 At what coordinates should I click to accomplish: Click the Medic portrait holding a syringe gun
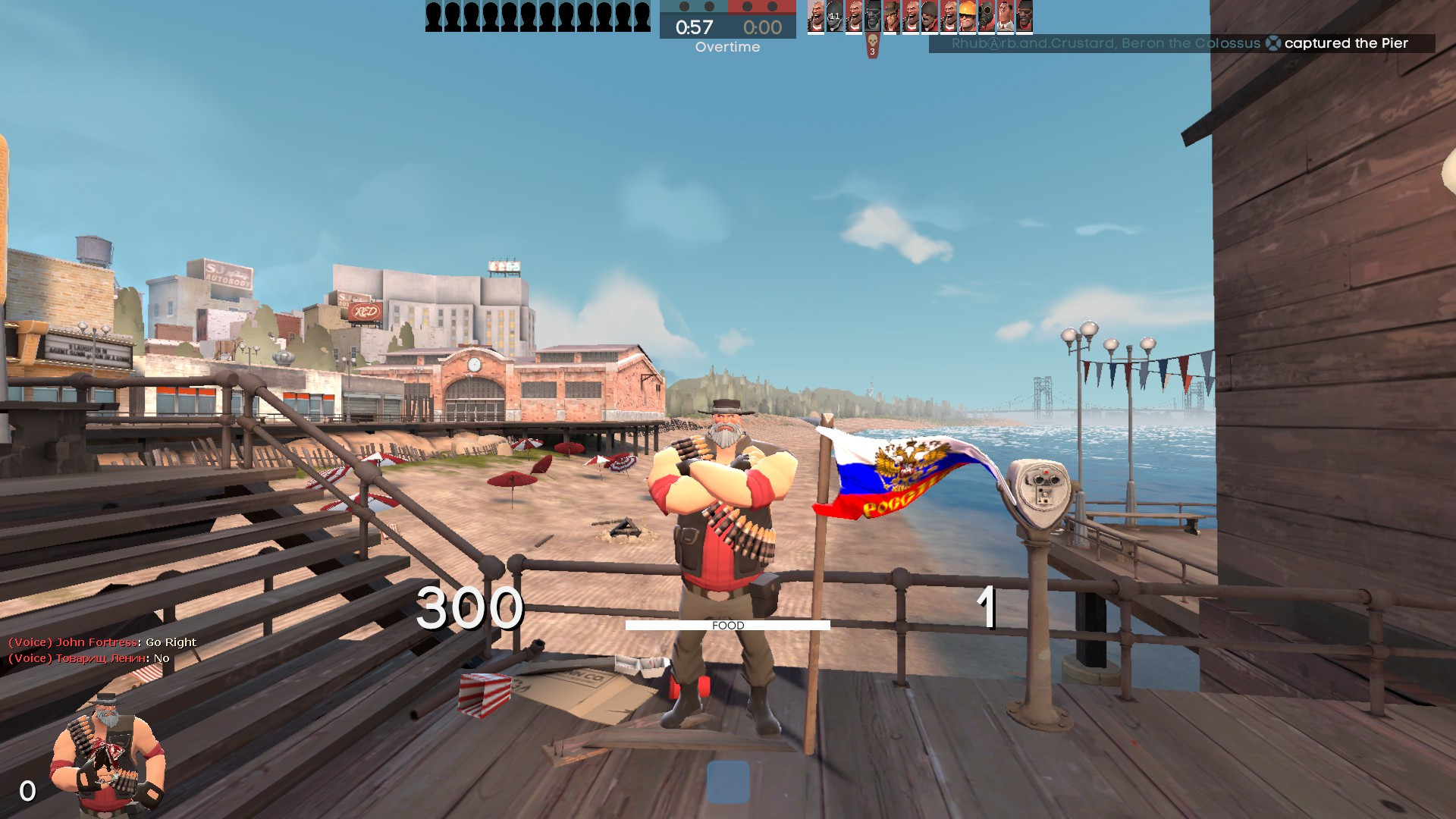pos(1006,17)
